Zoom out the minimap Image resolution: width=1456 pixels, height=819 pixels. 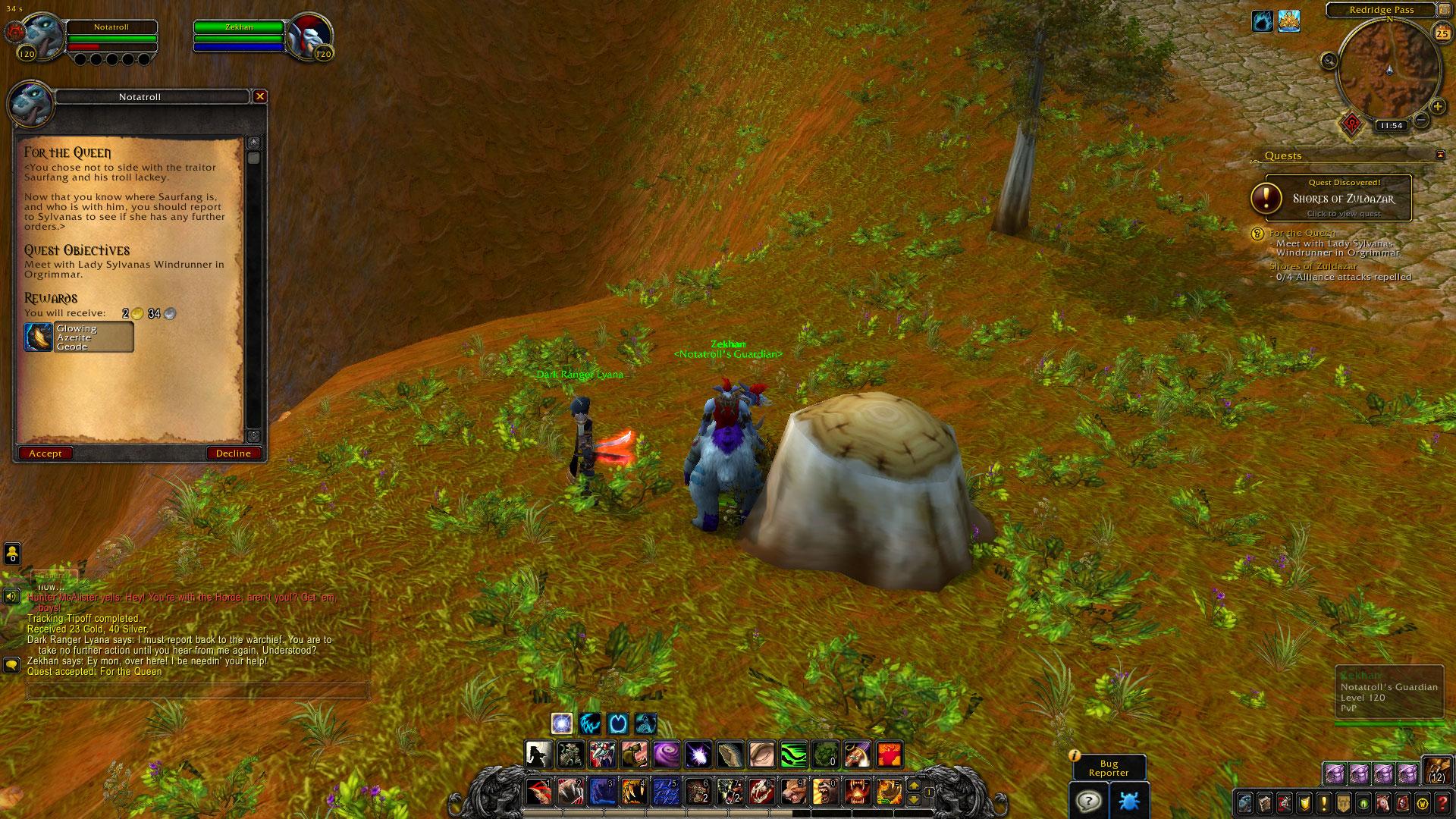1422,120
